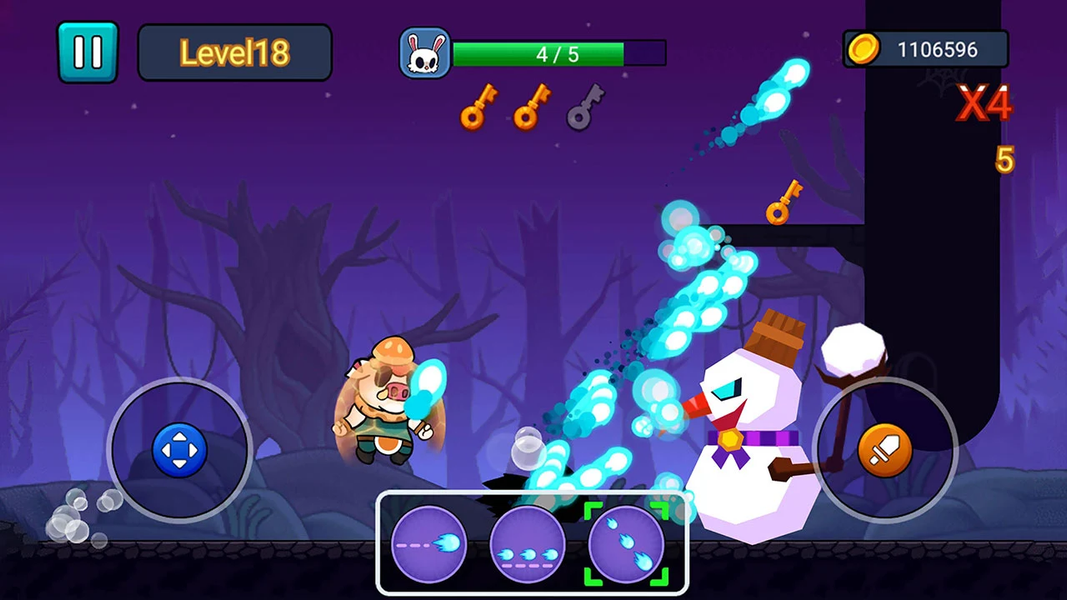
Task: Choose the triple fireball row skill
Action: click(x=527, y=545)
